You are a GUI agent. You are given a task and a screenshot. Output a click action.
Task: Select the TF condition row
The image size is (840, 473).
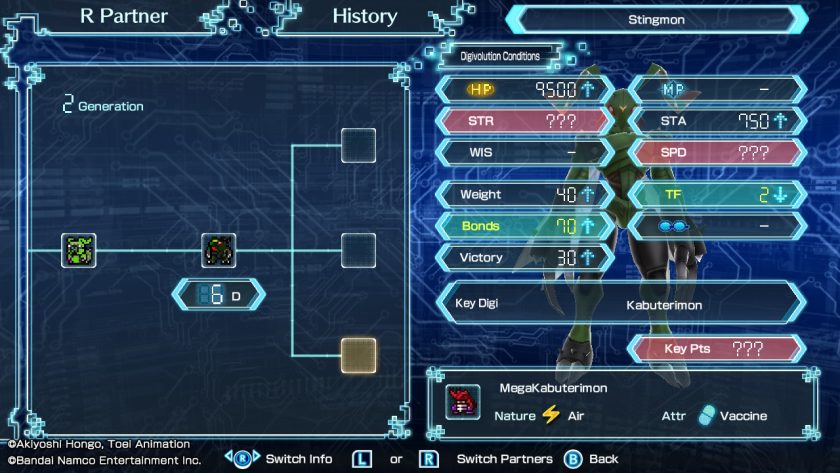click(x=717, y=194)
